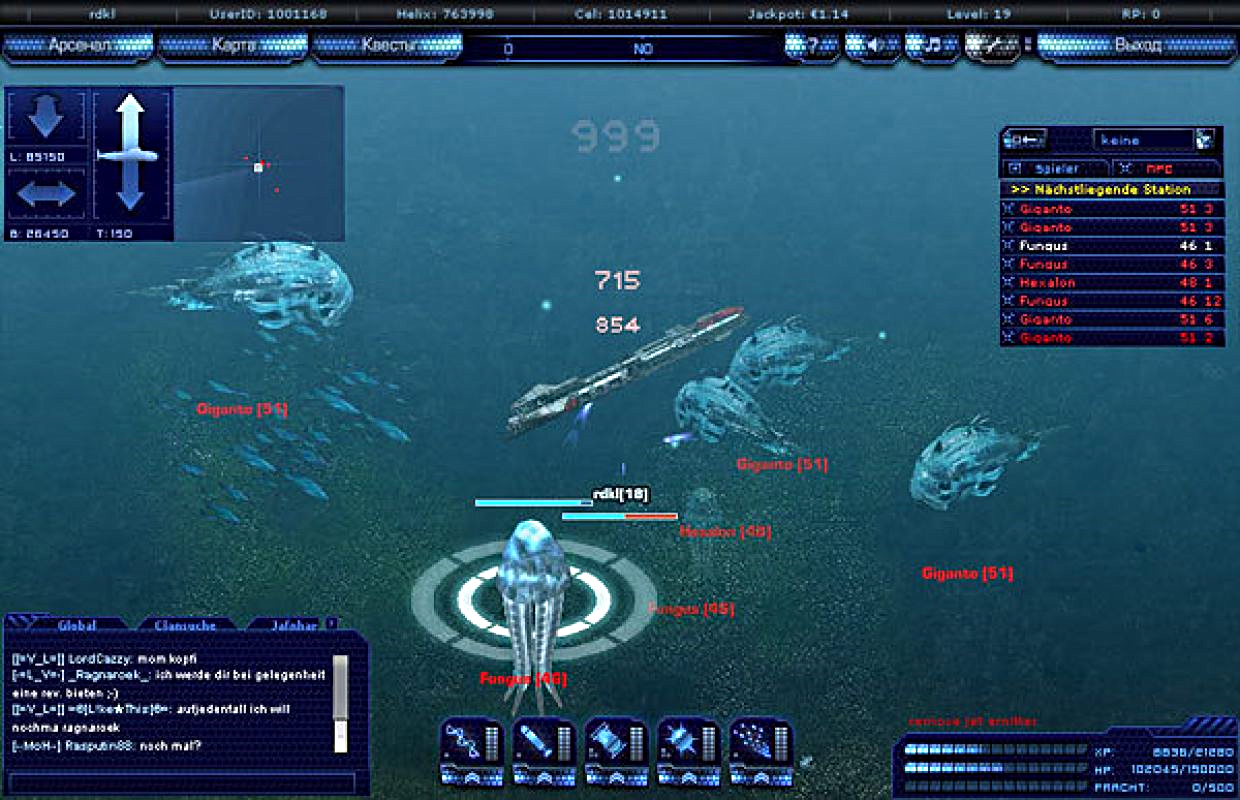Screen dimensions: 1240x800
Task: Click the keine target name field
Action: tap(1142, 141)
